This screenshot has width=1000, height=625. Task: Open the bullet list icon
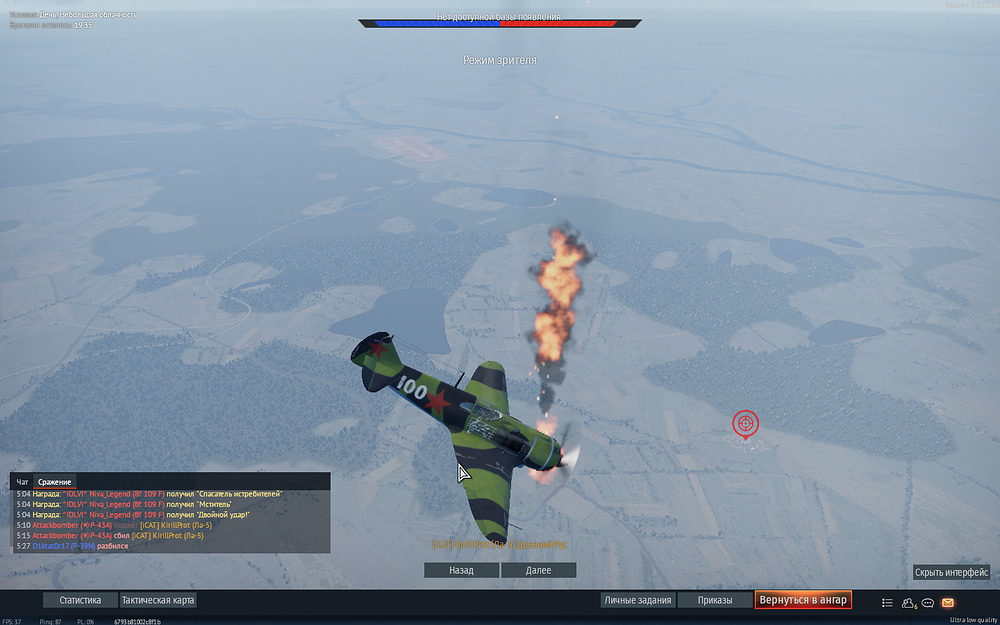pyautogui.click(x=887, y=603)
